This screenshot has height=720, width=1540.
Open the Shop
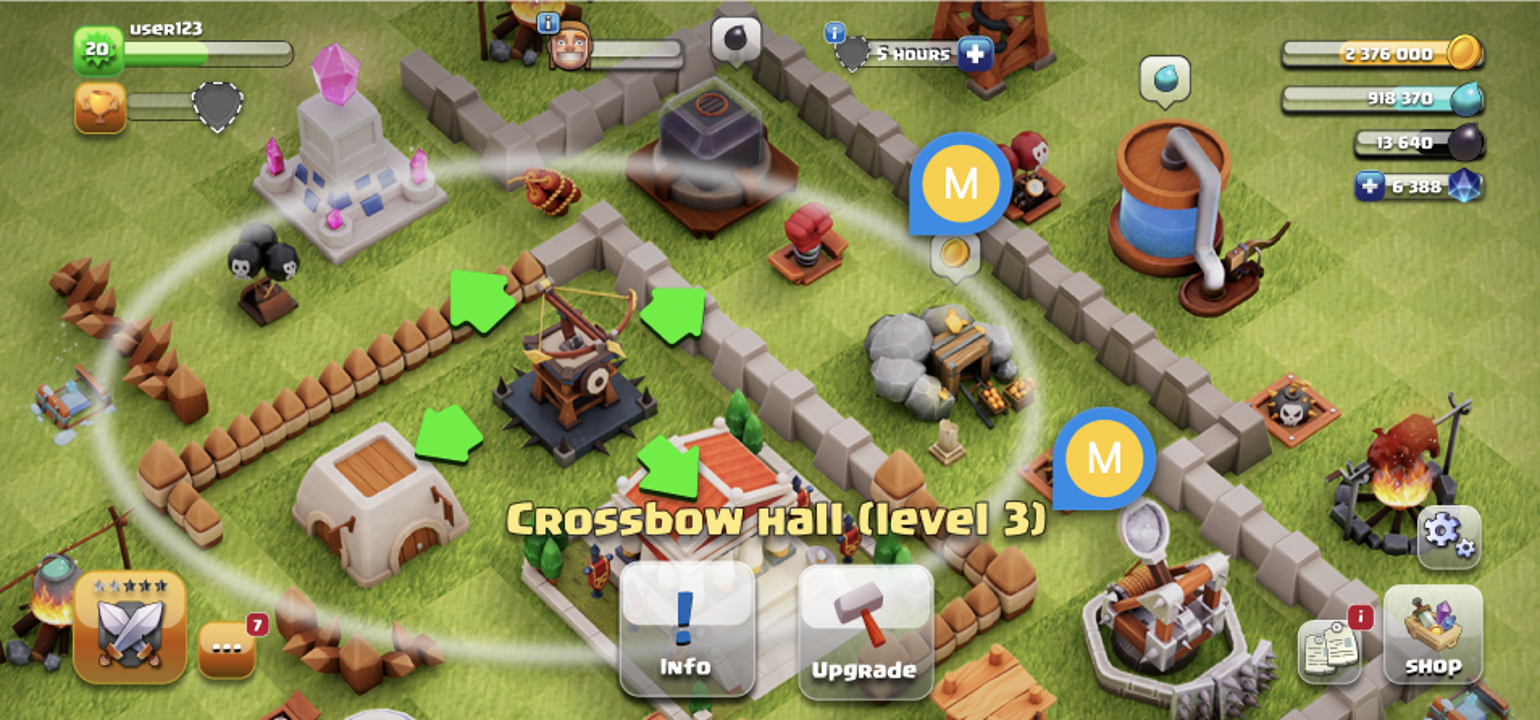(x=1432, y=634)
